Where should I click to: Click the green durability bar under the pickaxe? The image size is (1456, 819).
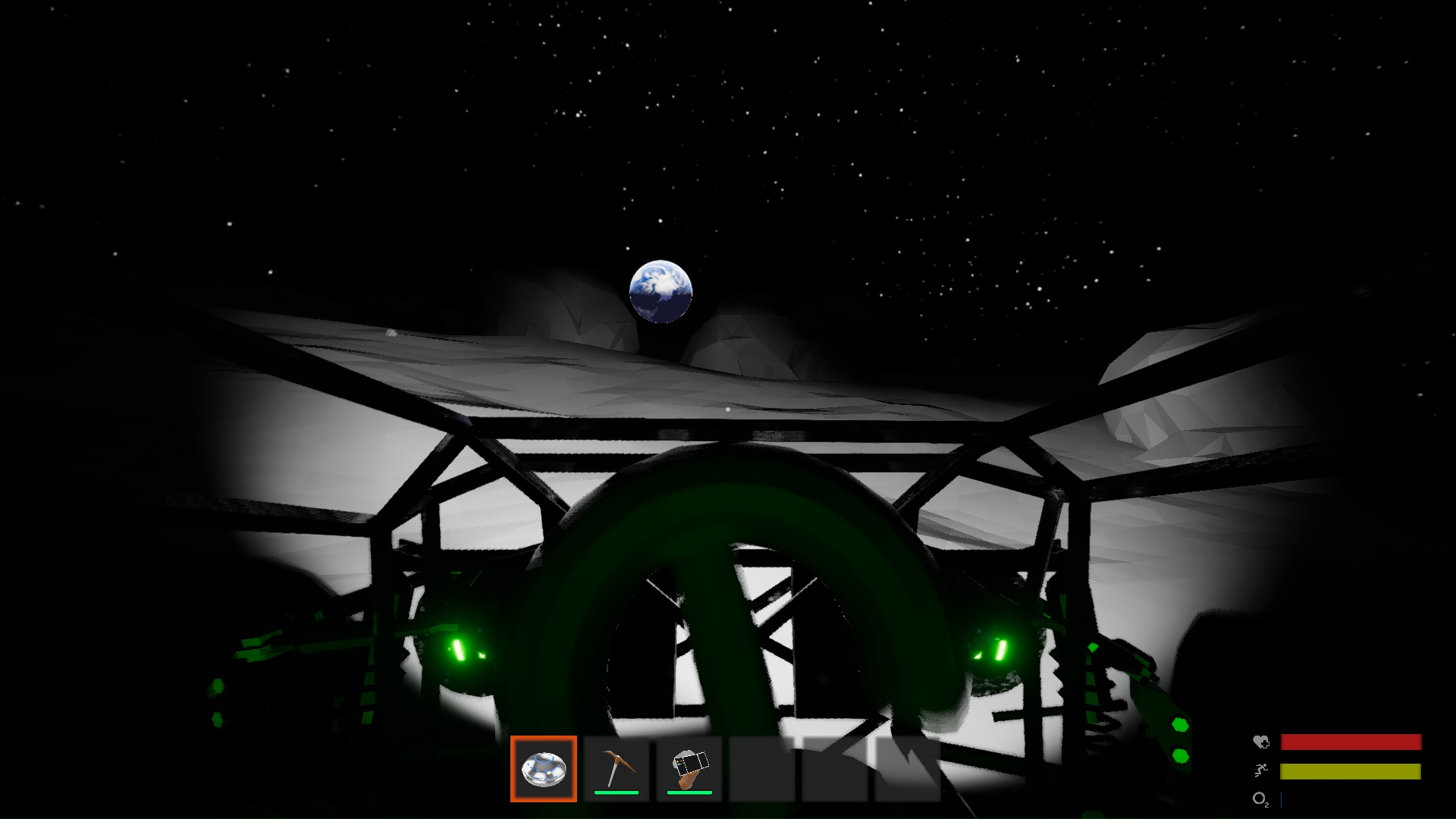tap(616, 791)
